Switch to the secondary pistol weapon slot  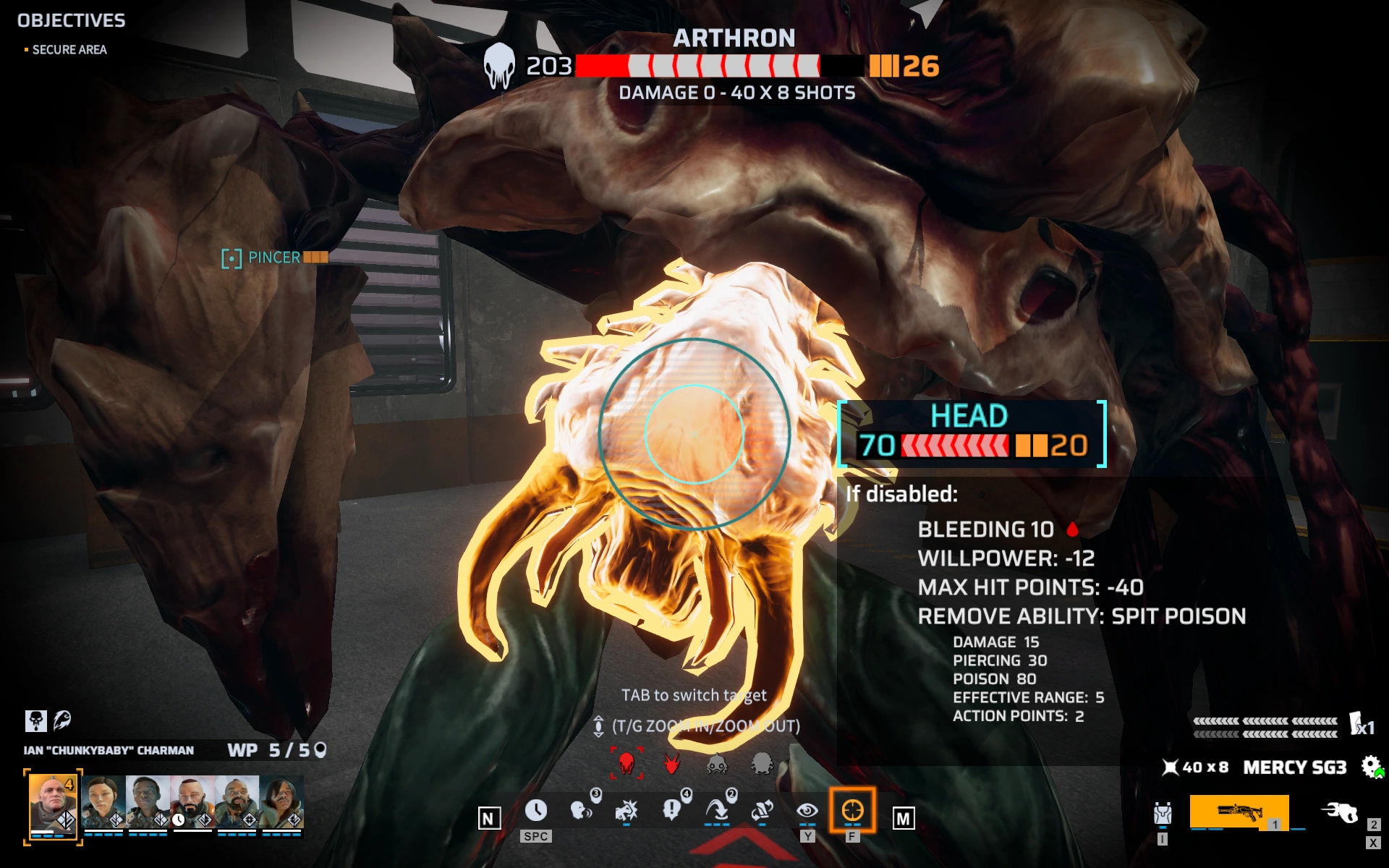[x=1339, y=813]
